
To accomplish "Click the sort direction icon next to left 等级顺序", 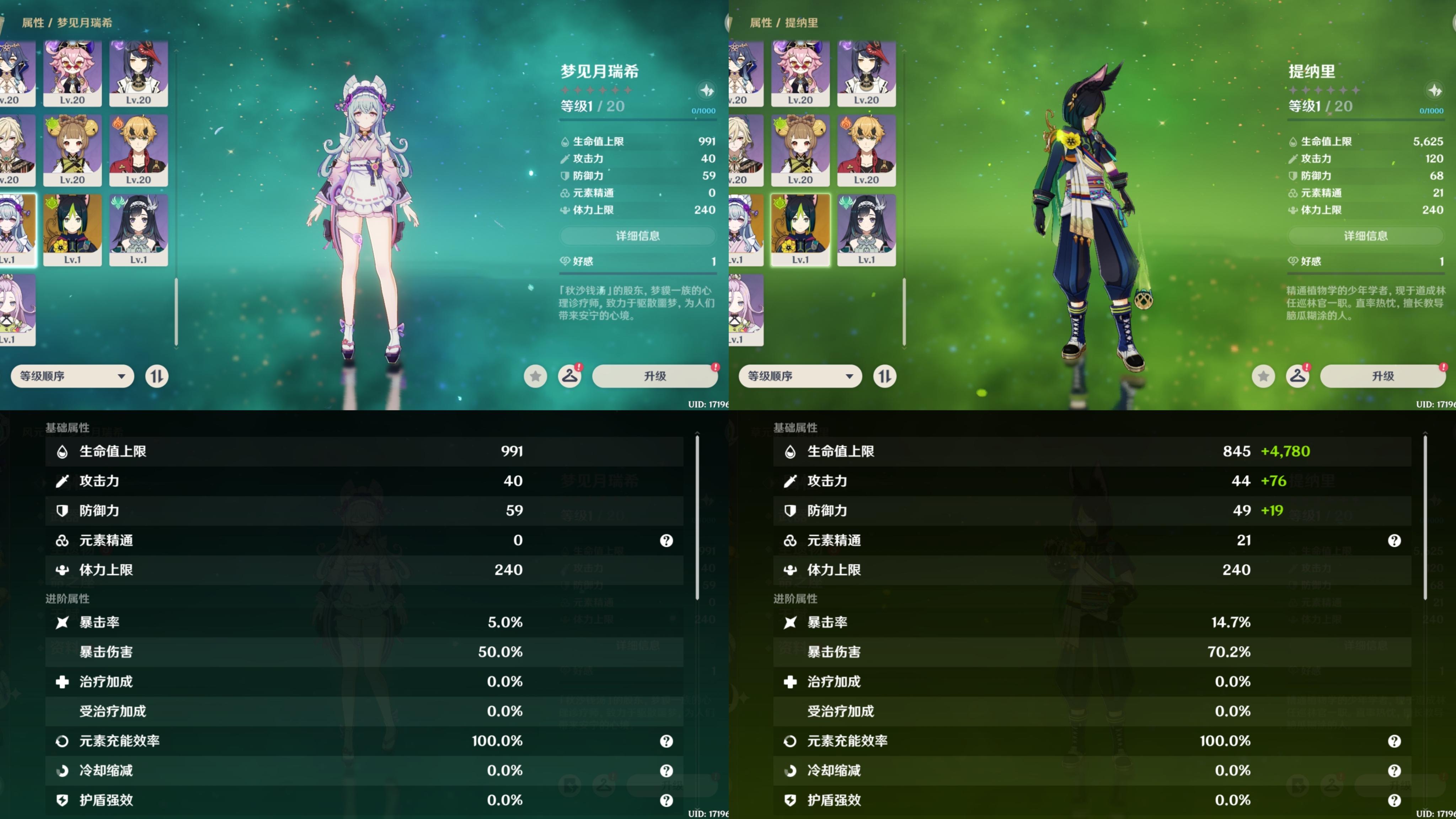I will coord(156,376).
